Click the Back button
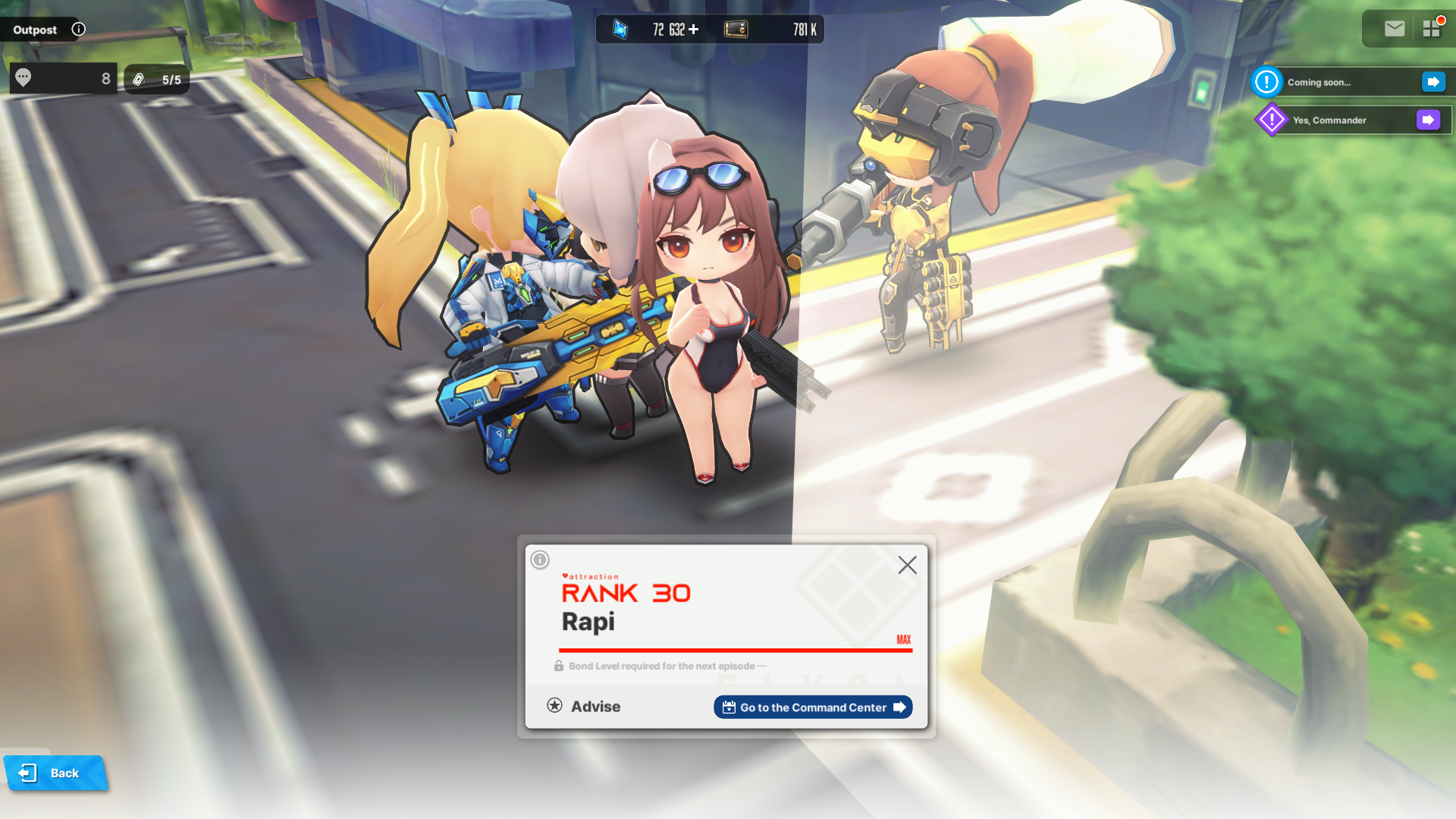The height and width of the screenshot is (819, 1456). [55, 773]
